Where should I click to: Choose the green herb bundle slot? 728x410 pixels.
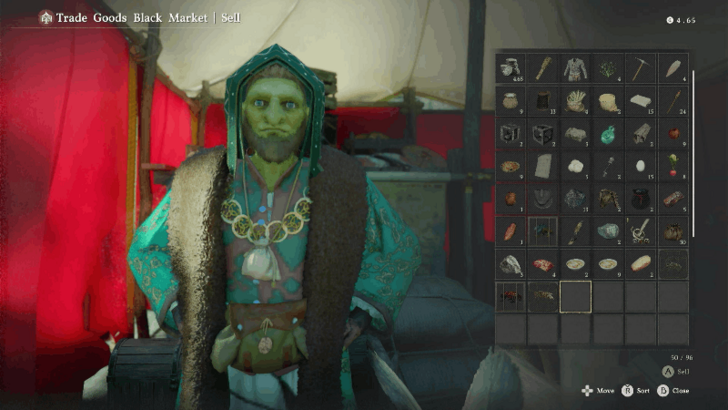point(608,68)
